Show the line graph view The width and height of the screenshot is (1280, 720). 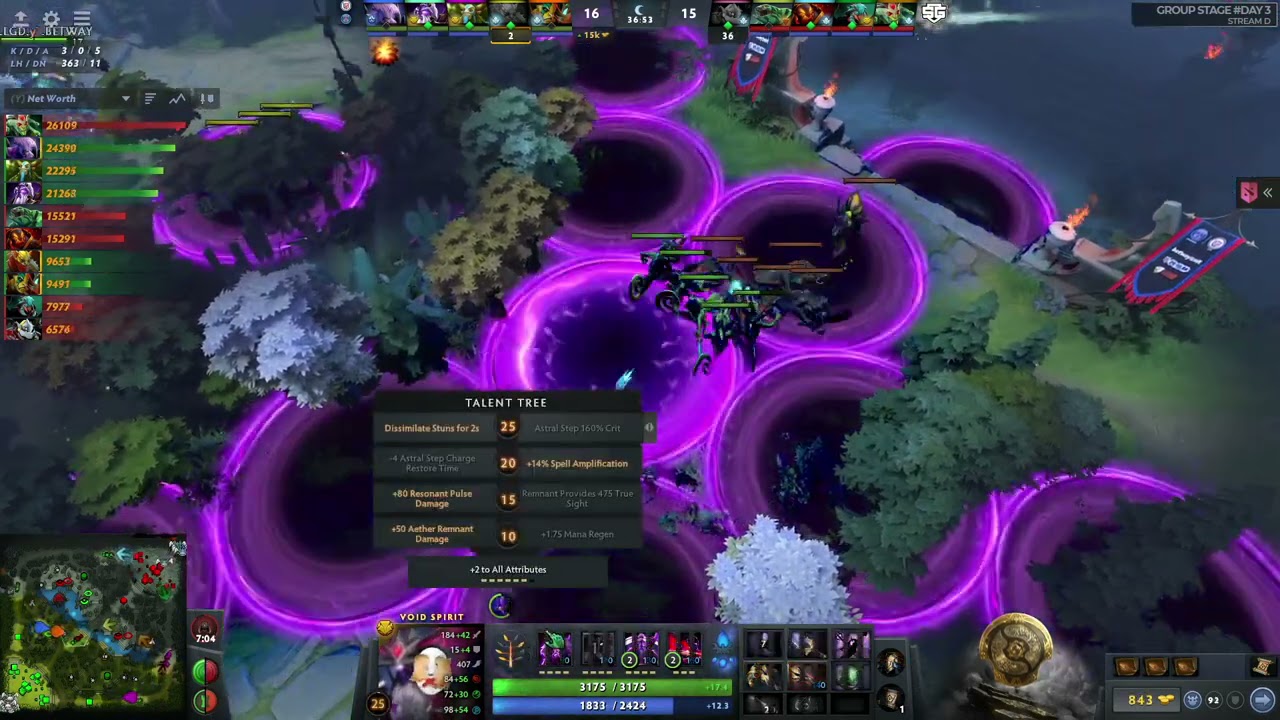pyautogui.click(x=177, y=99)
